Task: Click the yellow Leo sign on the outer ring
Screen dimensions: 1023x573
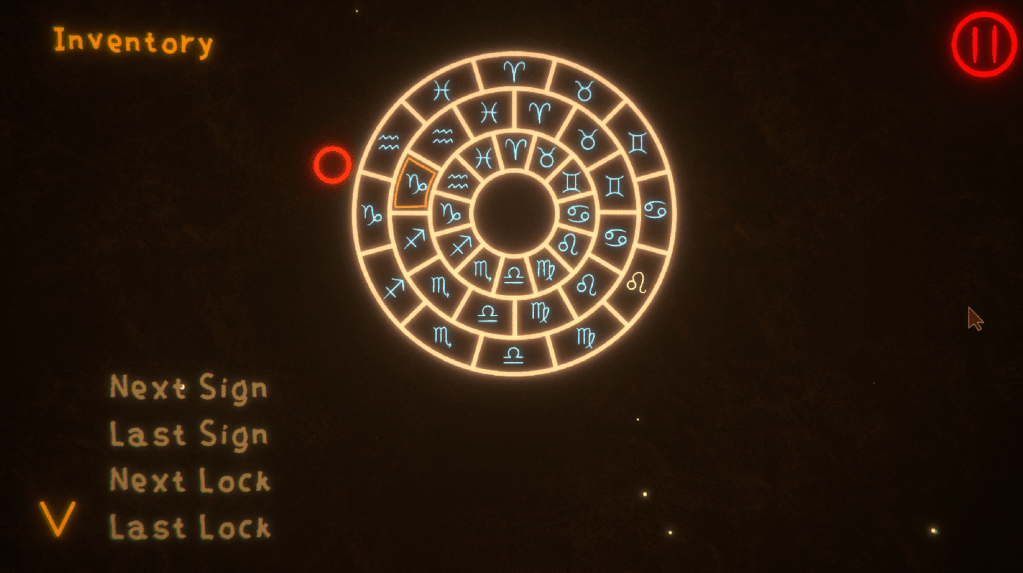Action: pos(636,284)
